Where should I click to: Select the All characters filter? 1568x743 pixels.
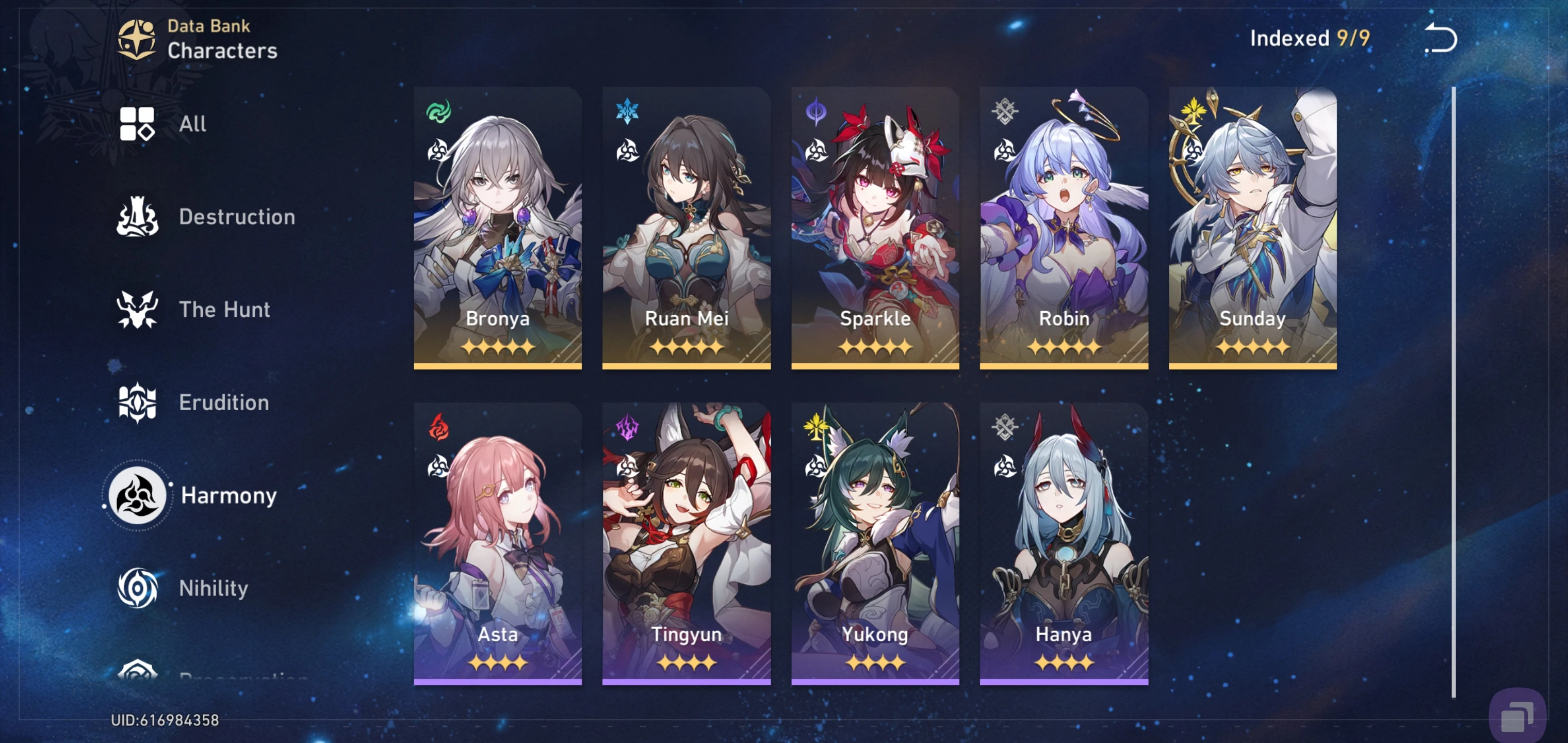click(x=139, y=124)
